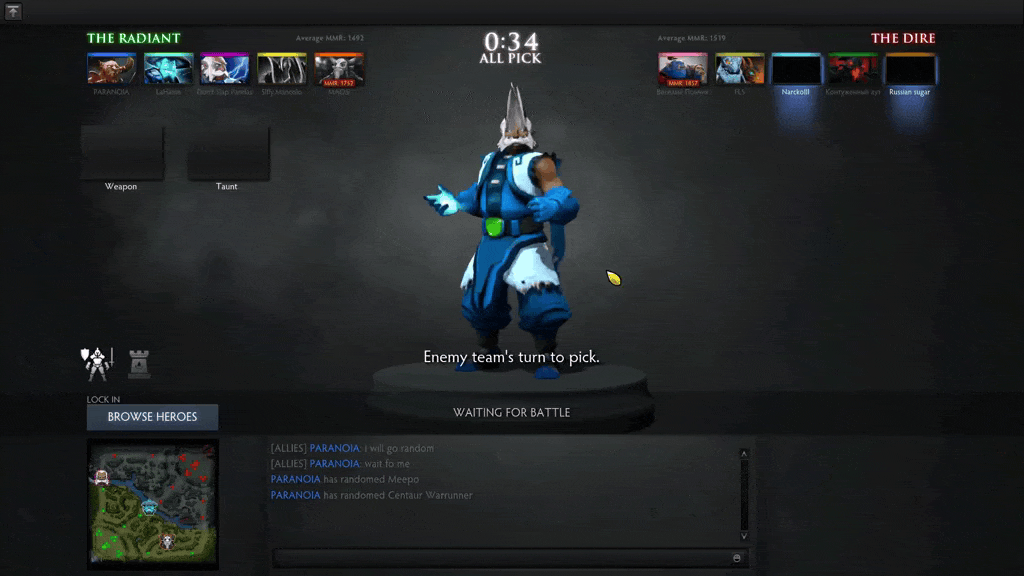Click the tower icon above Lock In
Viewport: 1024px width, 576px height.
click(139, 365)
